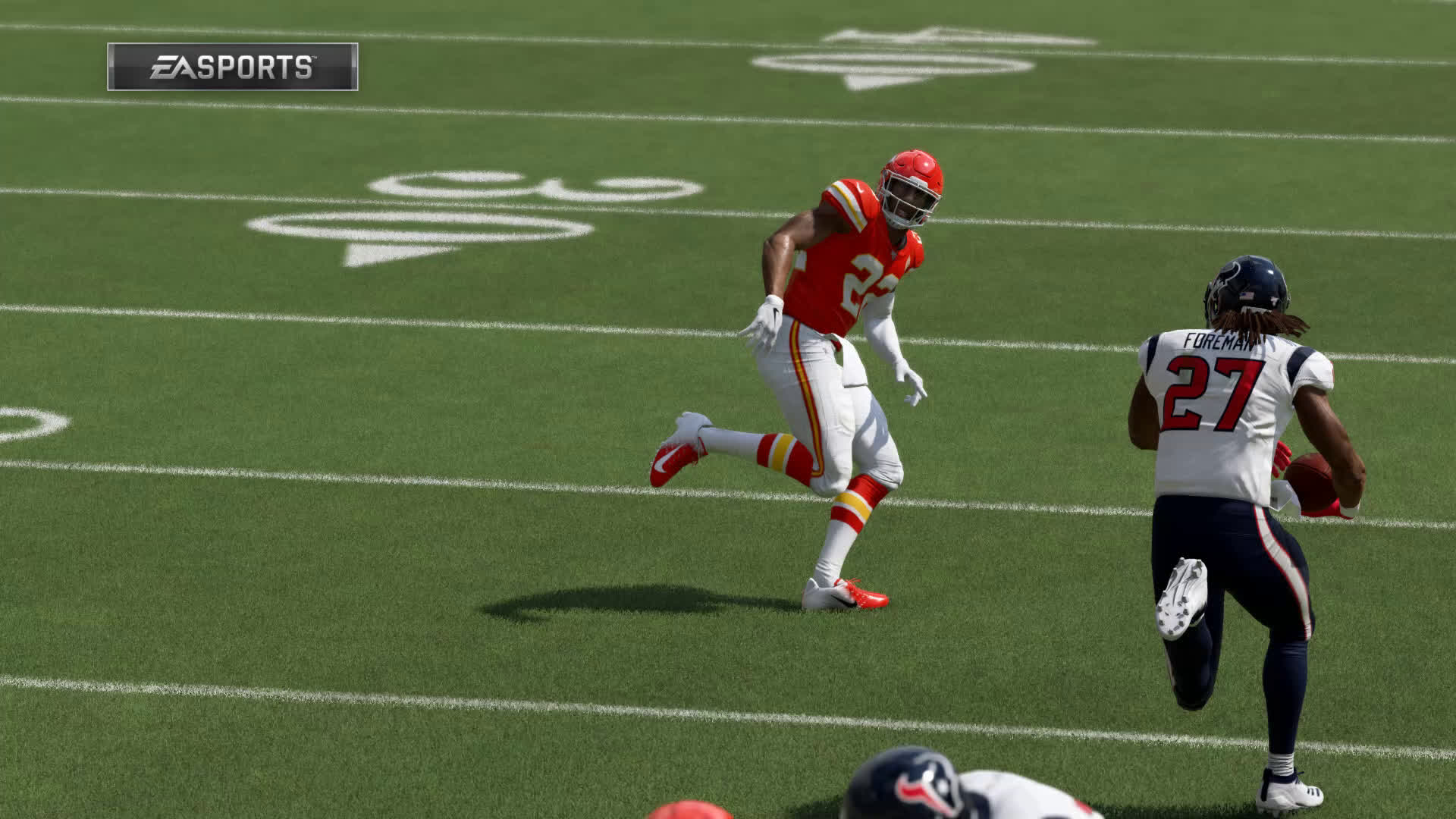Screen dimensions: 1456x819
Task: Click the EA SPORTS logo banner
Action: 232,67
